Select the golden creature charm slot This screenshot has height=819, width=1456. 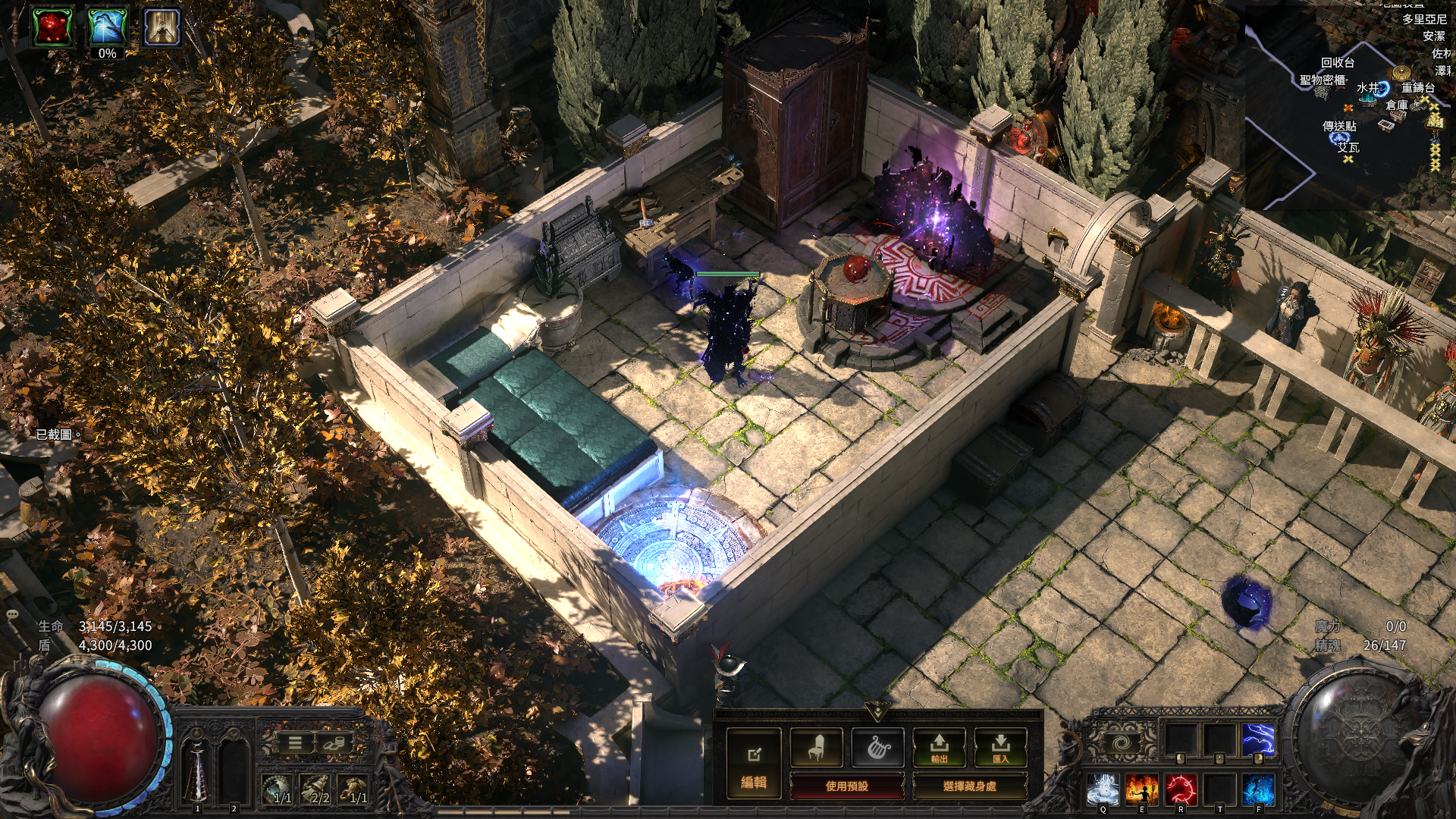point(354,789)
